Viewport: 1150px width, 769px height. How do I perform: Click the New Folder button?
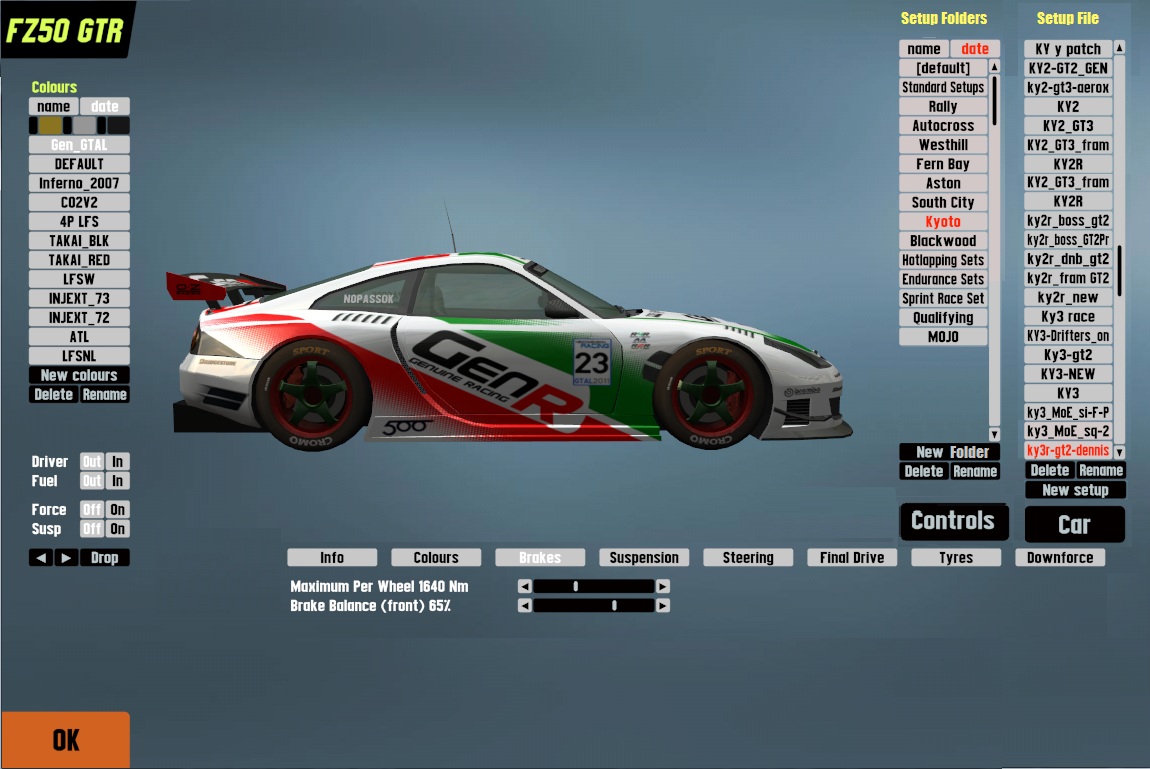(950, 452)
